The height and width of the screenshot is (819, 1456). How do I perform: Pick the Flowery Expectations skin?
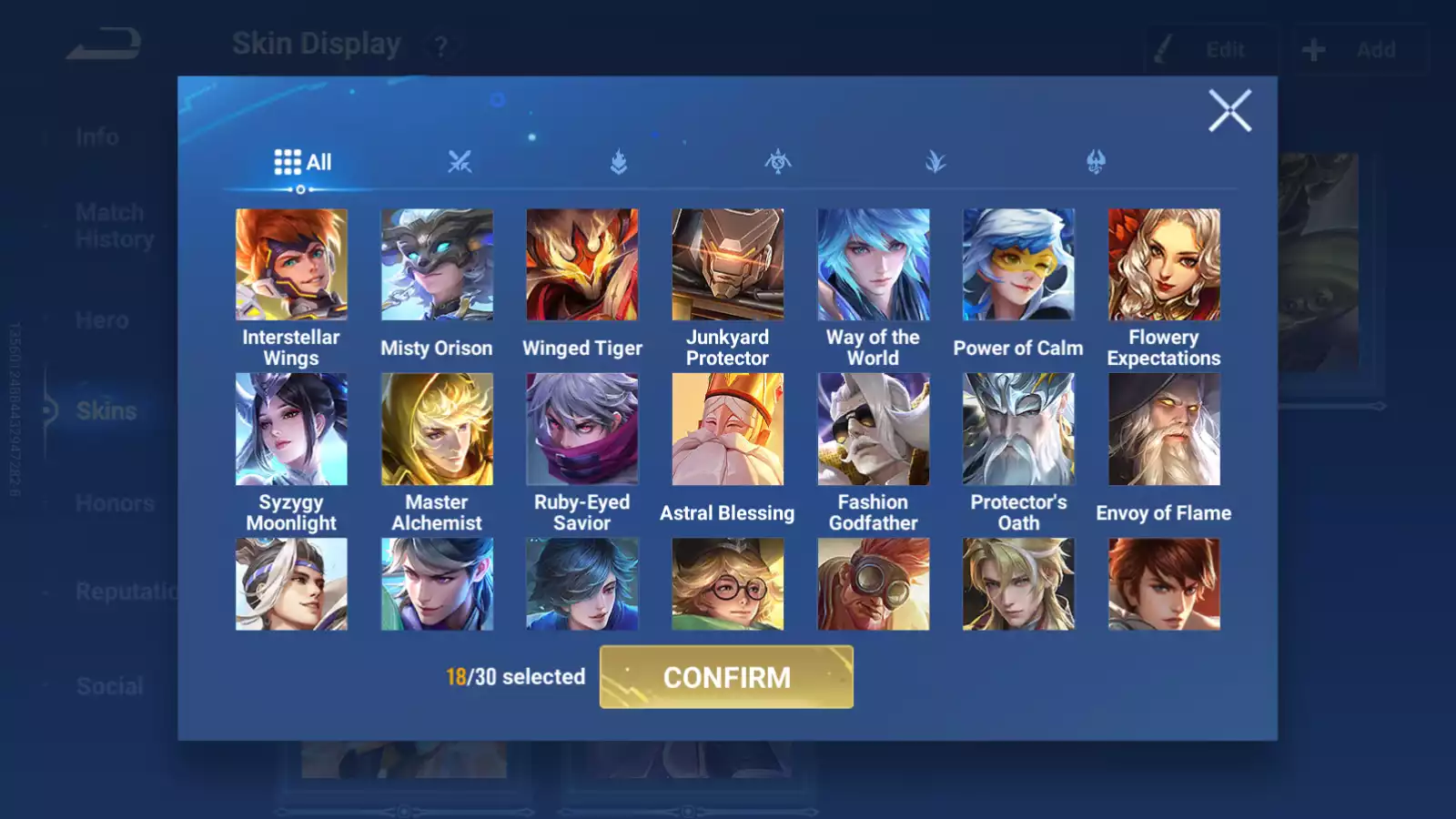pyautogui.click(x=1164, y=265)
